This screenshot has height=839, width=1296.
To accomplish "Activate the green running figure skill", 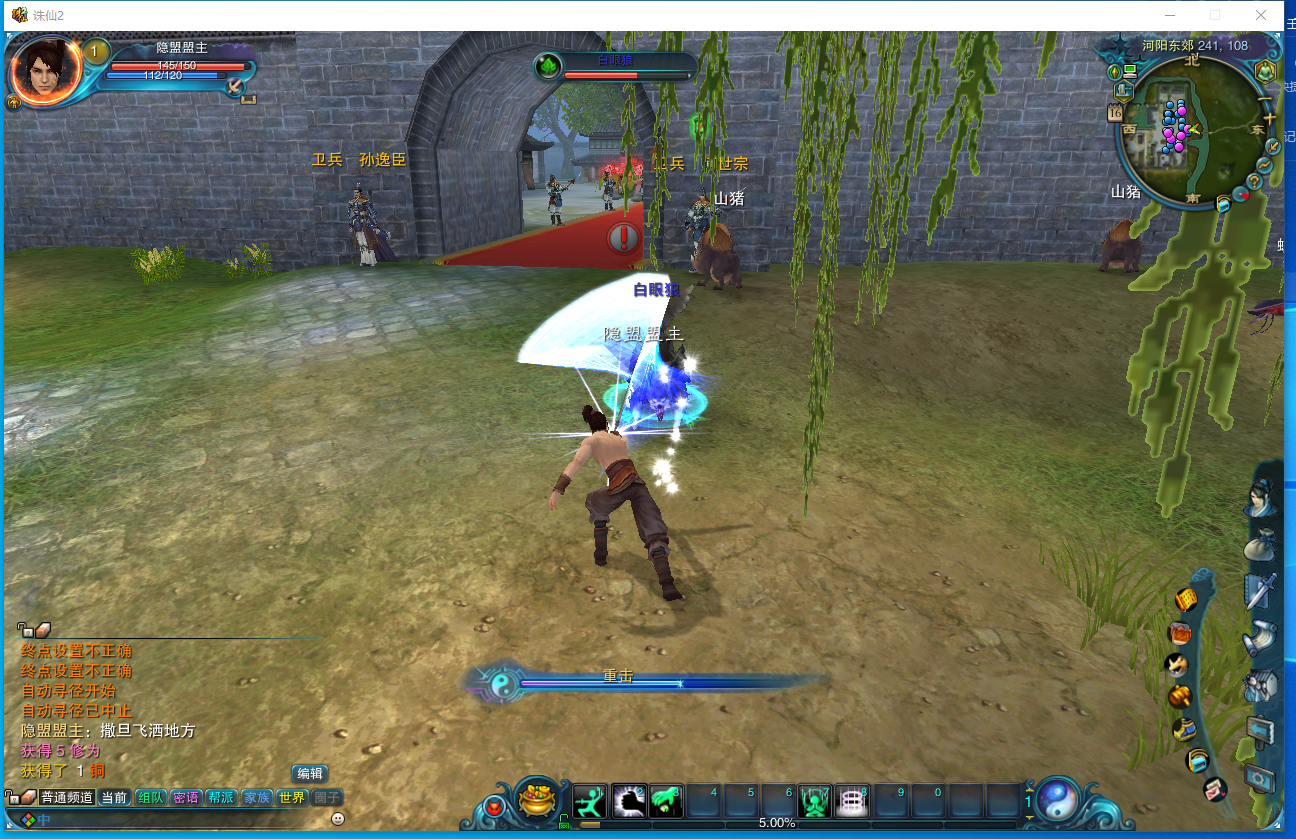I will (590, 802).
